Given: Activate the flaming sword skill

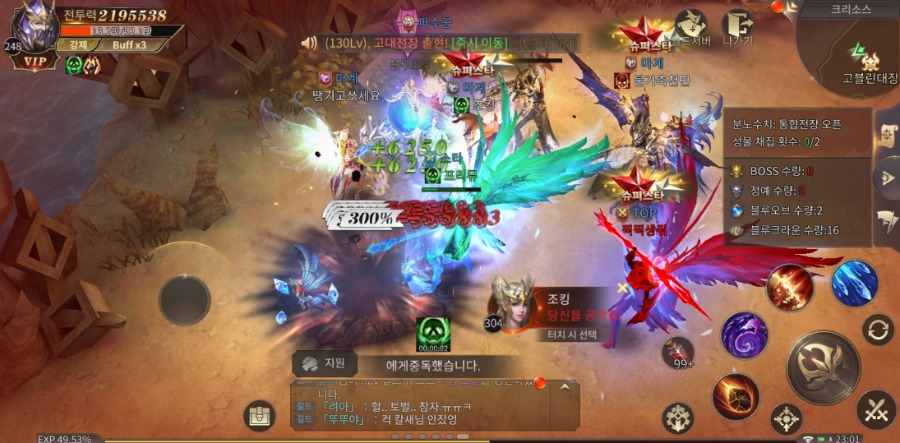Looking at the screenshot, I should [790, 287].
